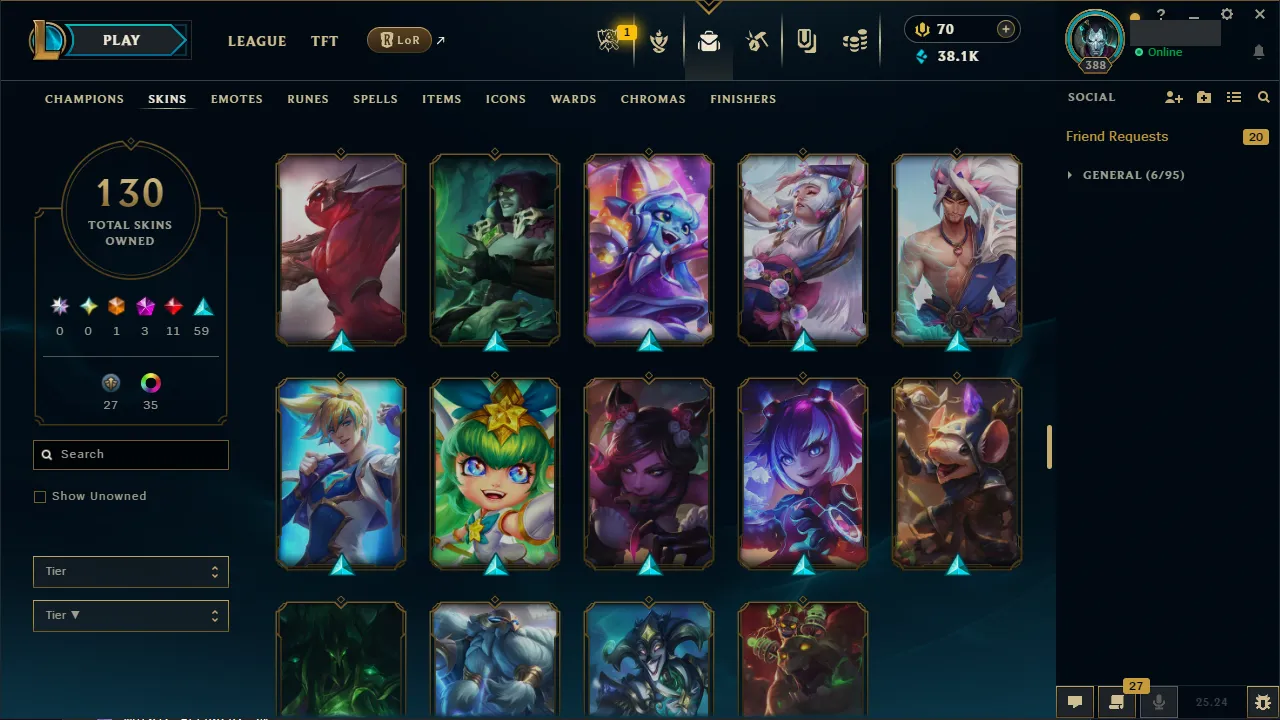Toggle the notifications bell
The height and width of the screenshot is (720, 1280).
pyautogui.click(x=1258, y=52)
